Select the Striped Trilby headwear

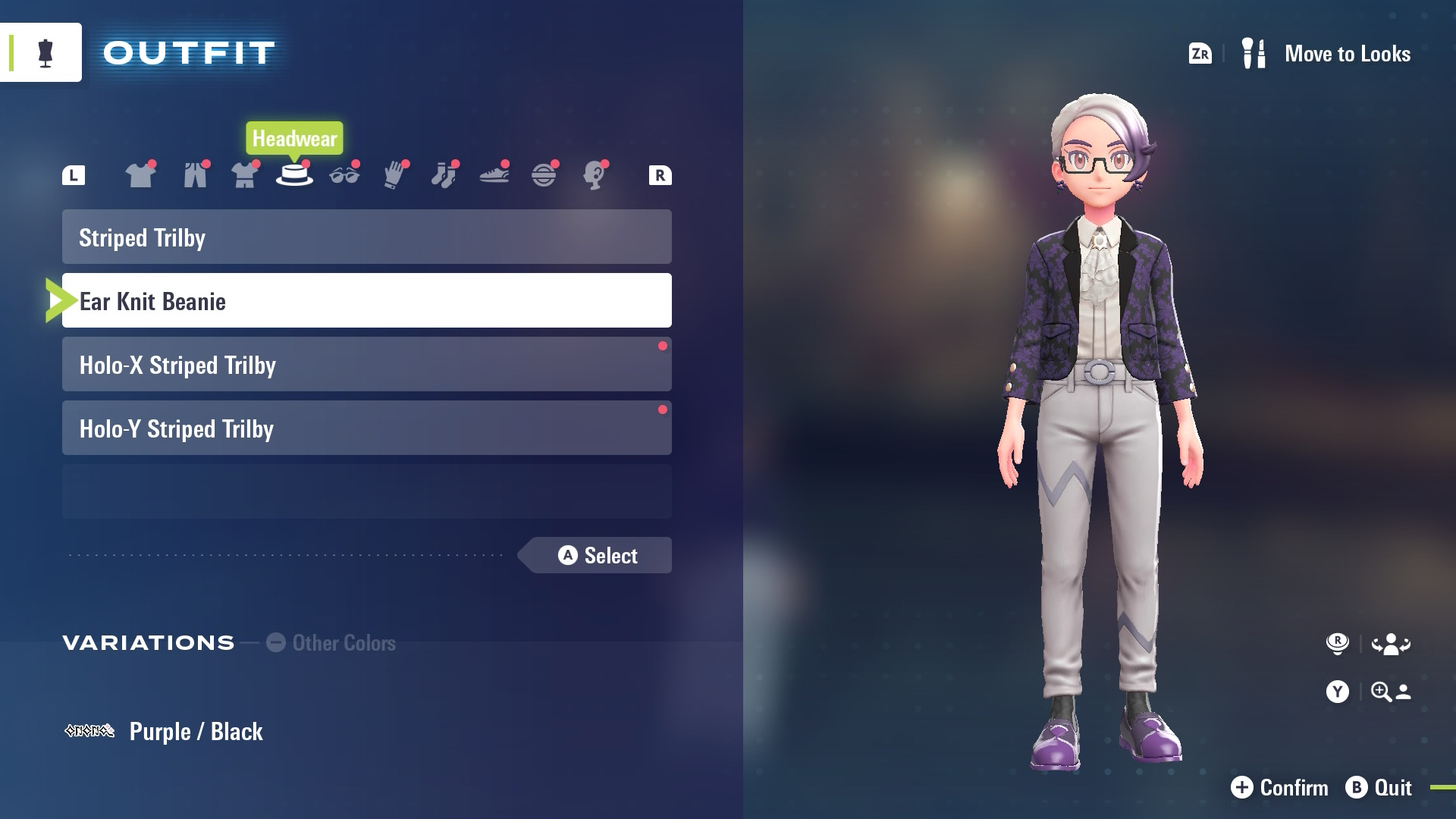(366, 237)
